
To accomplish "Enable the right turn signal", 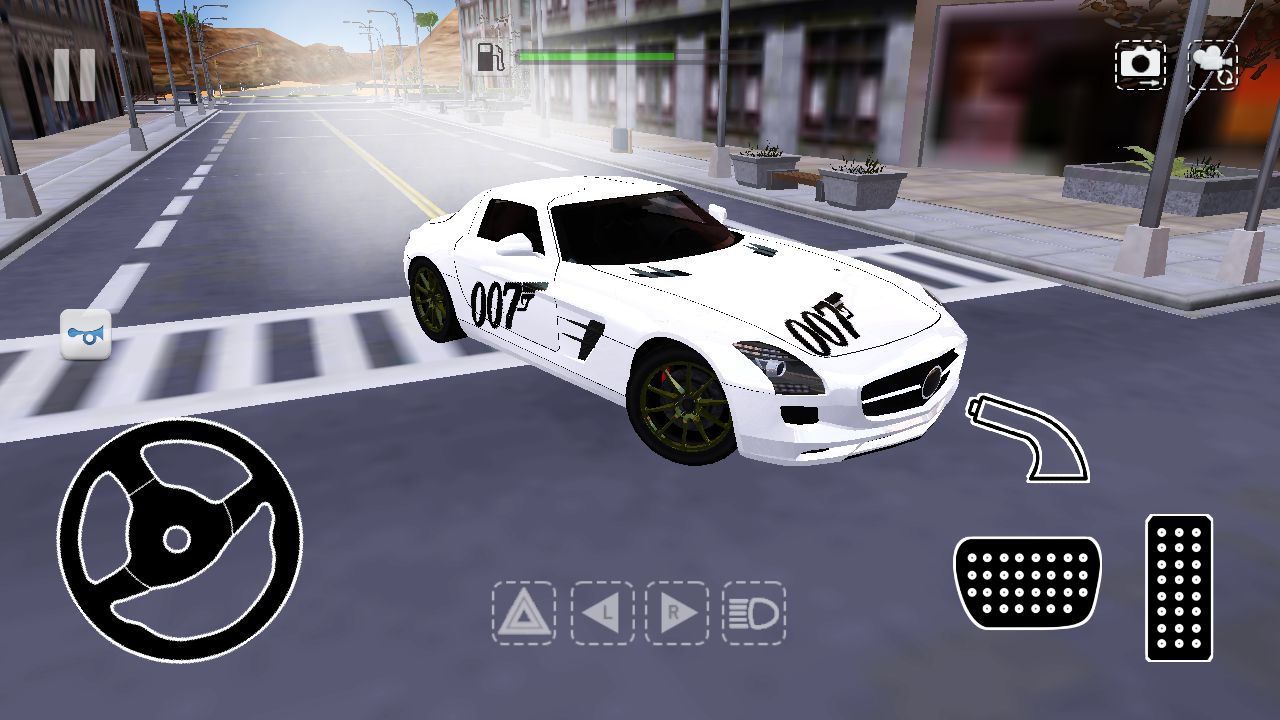I will point(680,614).
